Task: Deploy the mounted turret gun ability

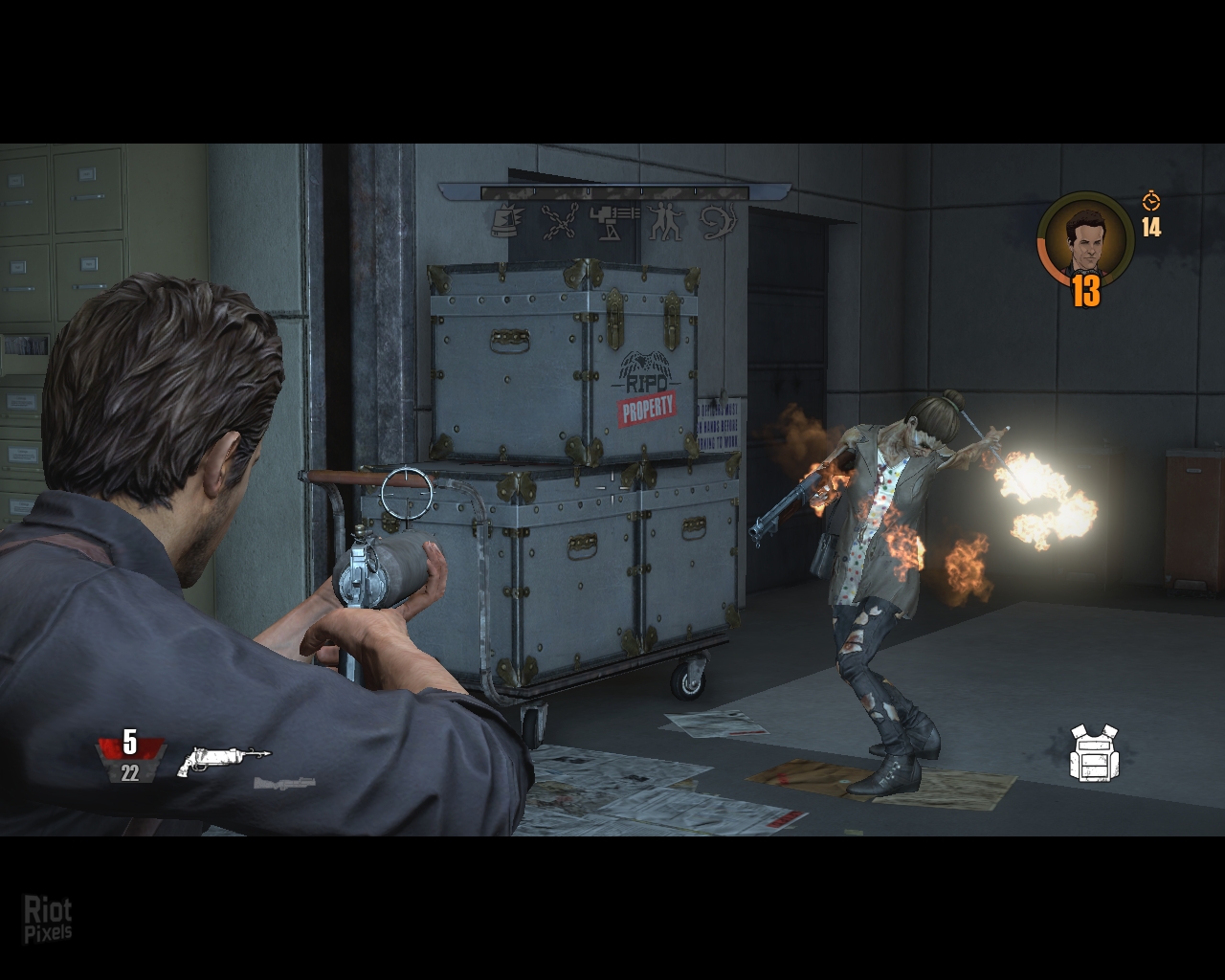Action: tap(613, 222)
